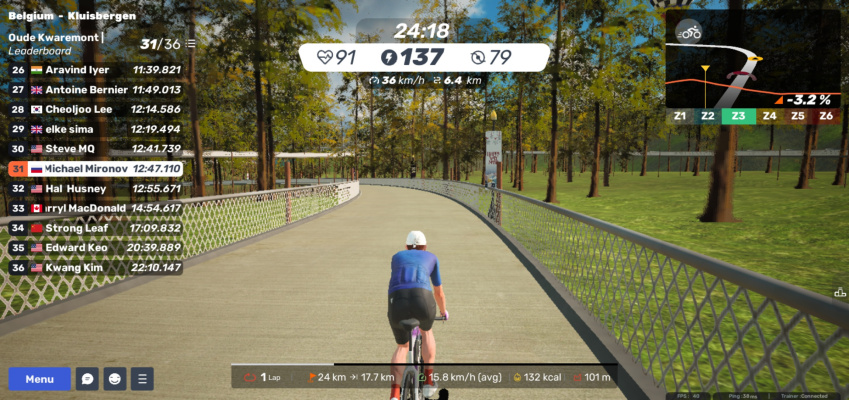Click the cyclist icon on the minimap
Viewport: 849px width, 400px height.
[688, 31]
